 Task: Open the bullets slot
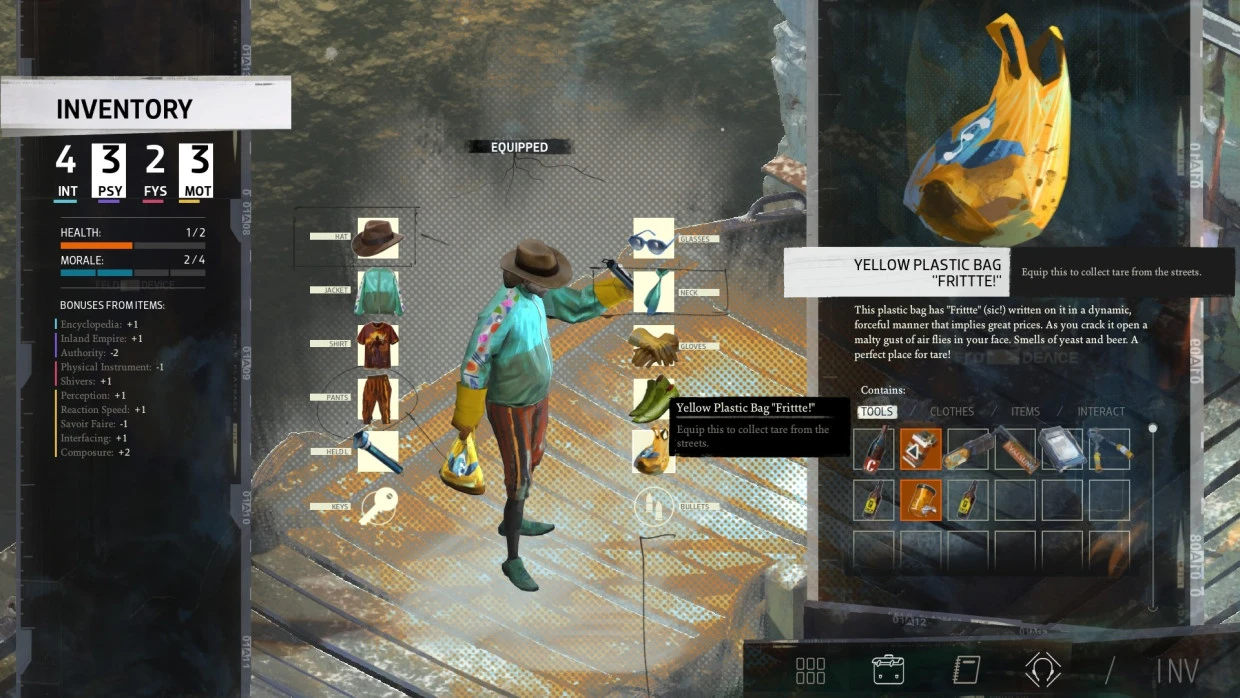[653, 507]
